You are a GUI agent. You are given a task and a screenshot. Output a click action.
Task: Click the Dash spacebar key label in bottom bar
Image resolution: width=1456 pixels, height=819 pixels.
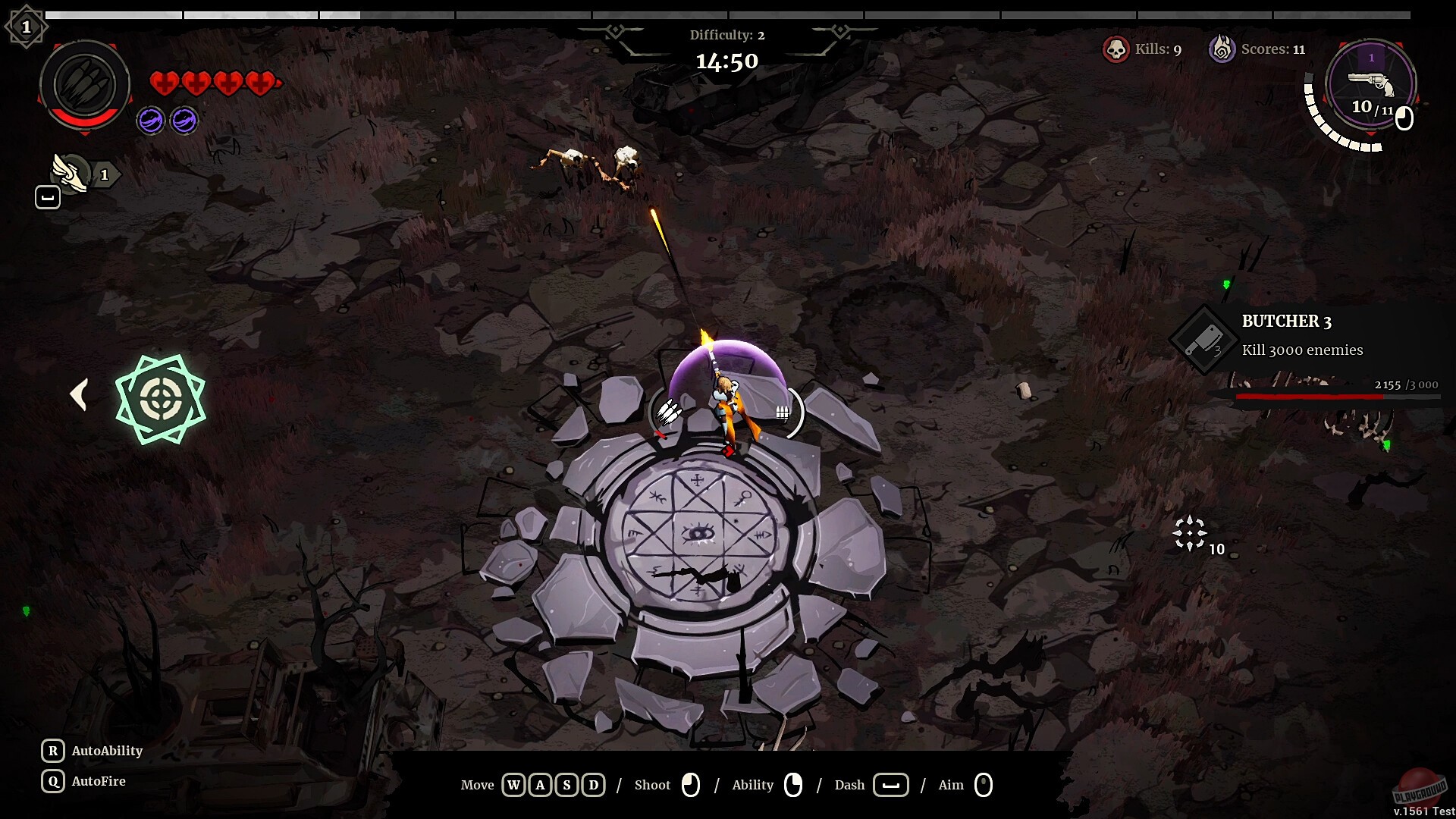pyautogui.click(x=891, y=785)
